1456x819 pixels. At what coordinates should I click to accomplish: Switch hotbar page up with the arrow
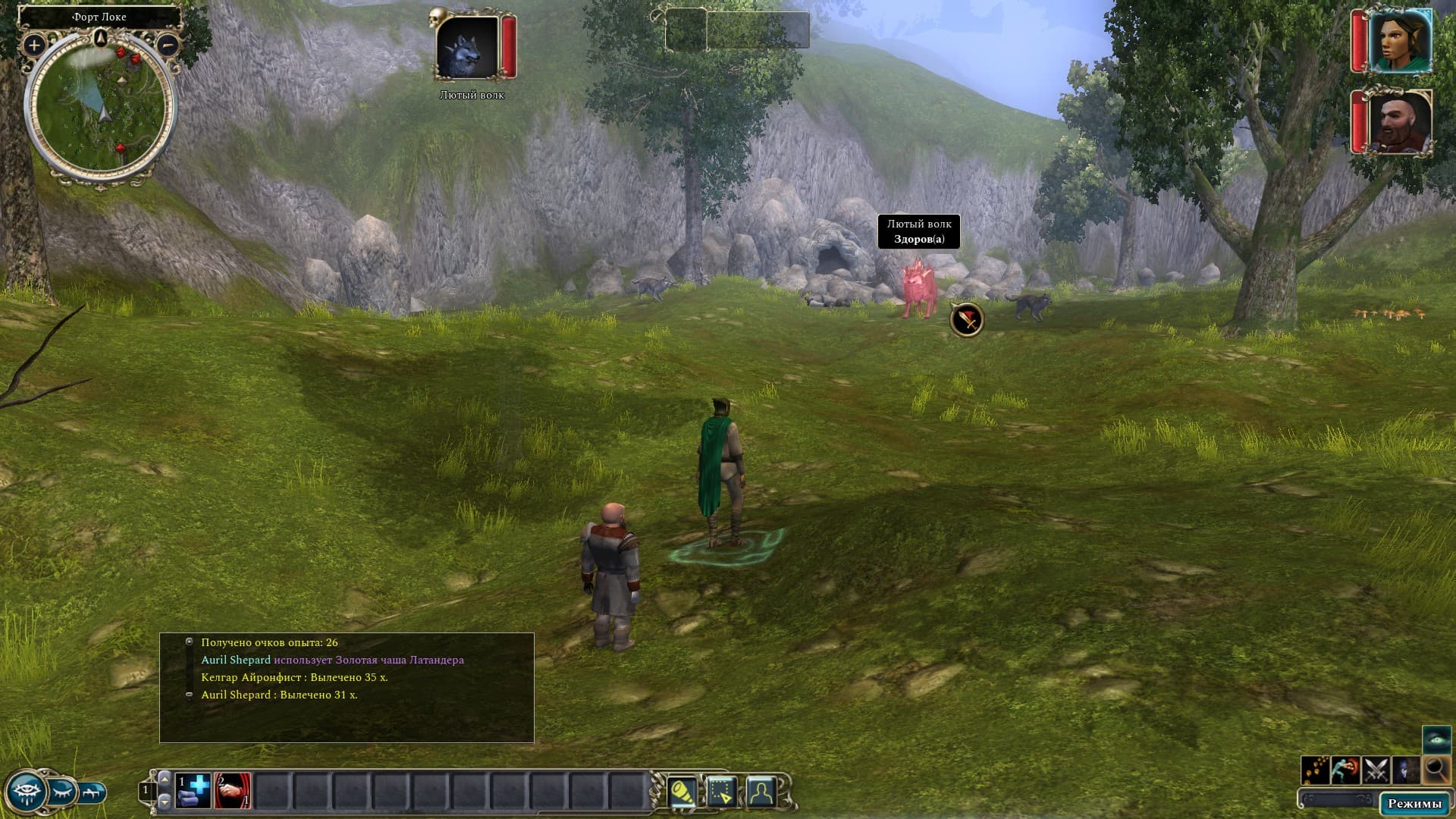[165, 778]
